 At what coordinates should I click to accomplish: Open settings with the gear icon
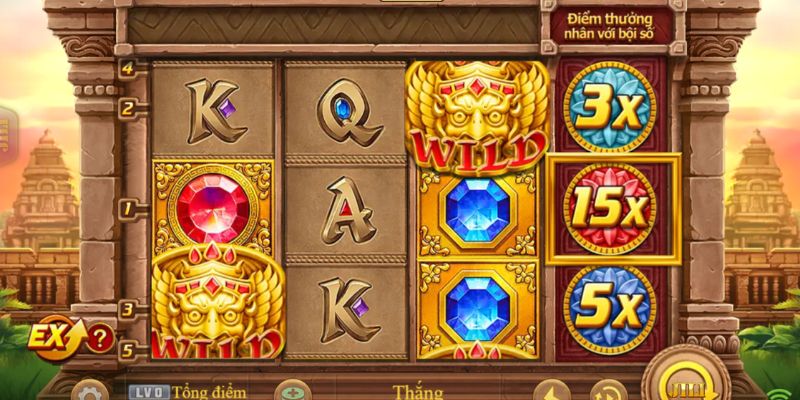pos(89,392)
